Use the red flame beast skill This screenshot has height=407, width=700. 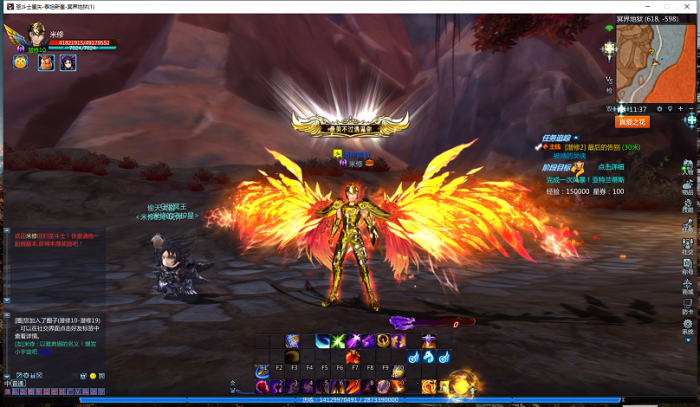pyautogui.click(x=354, y=357)
